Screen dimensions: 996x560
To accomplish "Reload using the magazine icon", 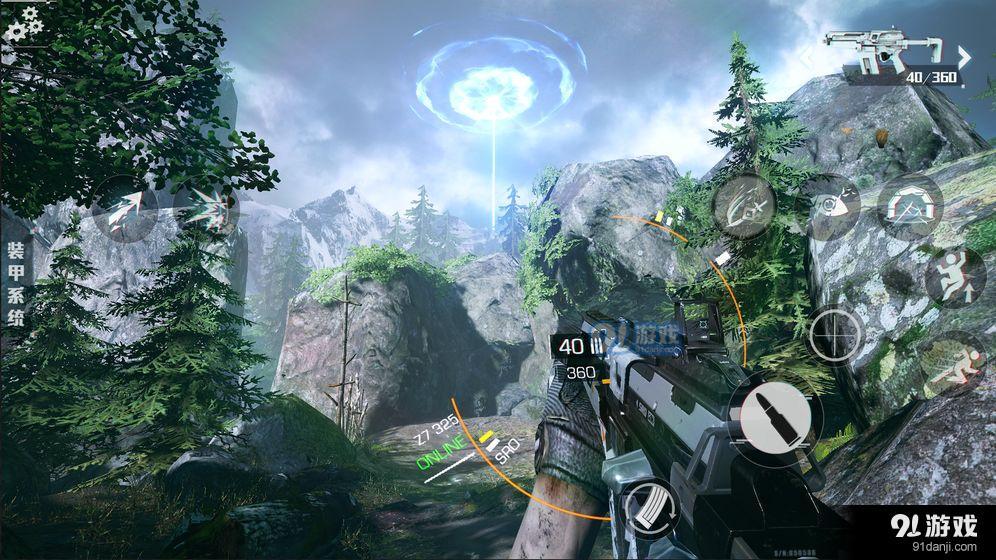I will 651,507.
